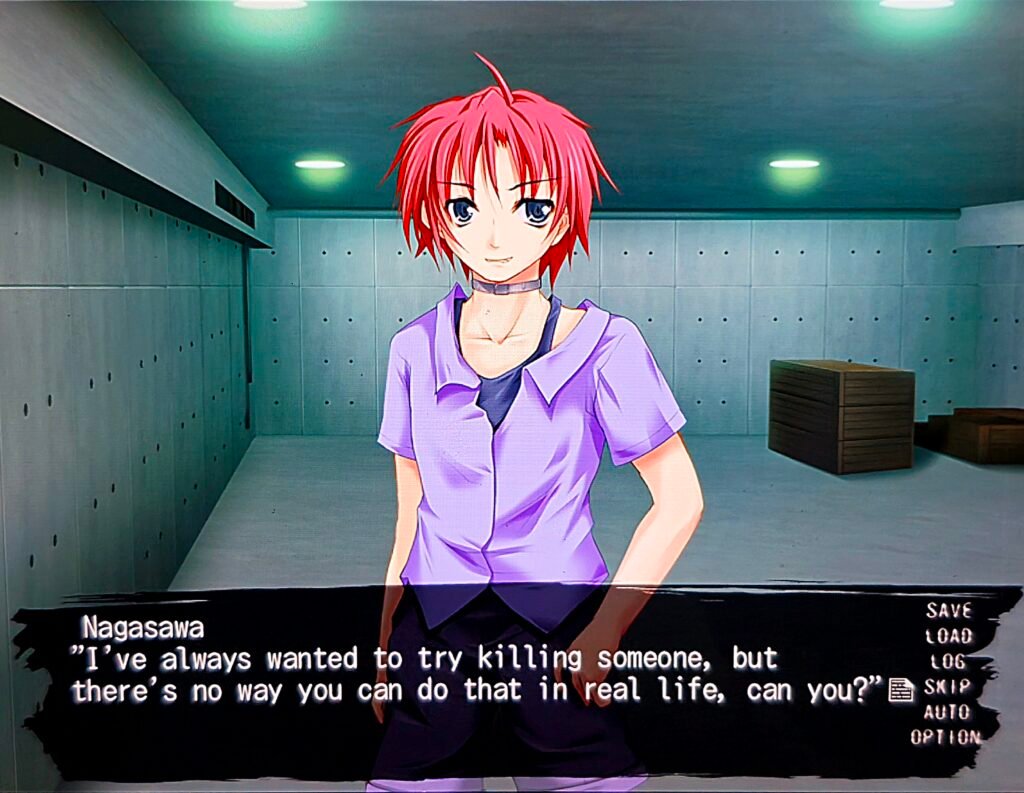Viewport: 1024px width, 793px height.
Task: Click the page icon to advance dialogue
Action: click(x=901, y=689)
